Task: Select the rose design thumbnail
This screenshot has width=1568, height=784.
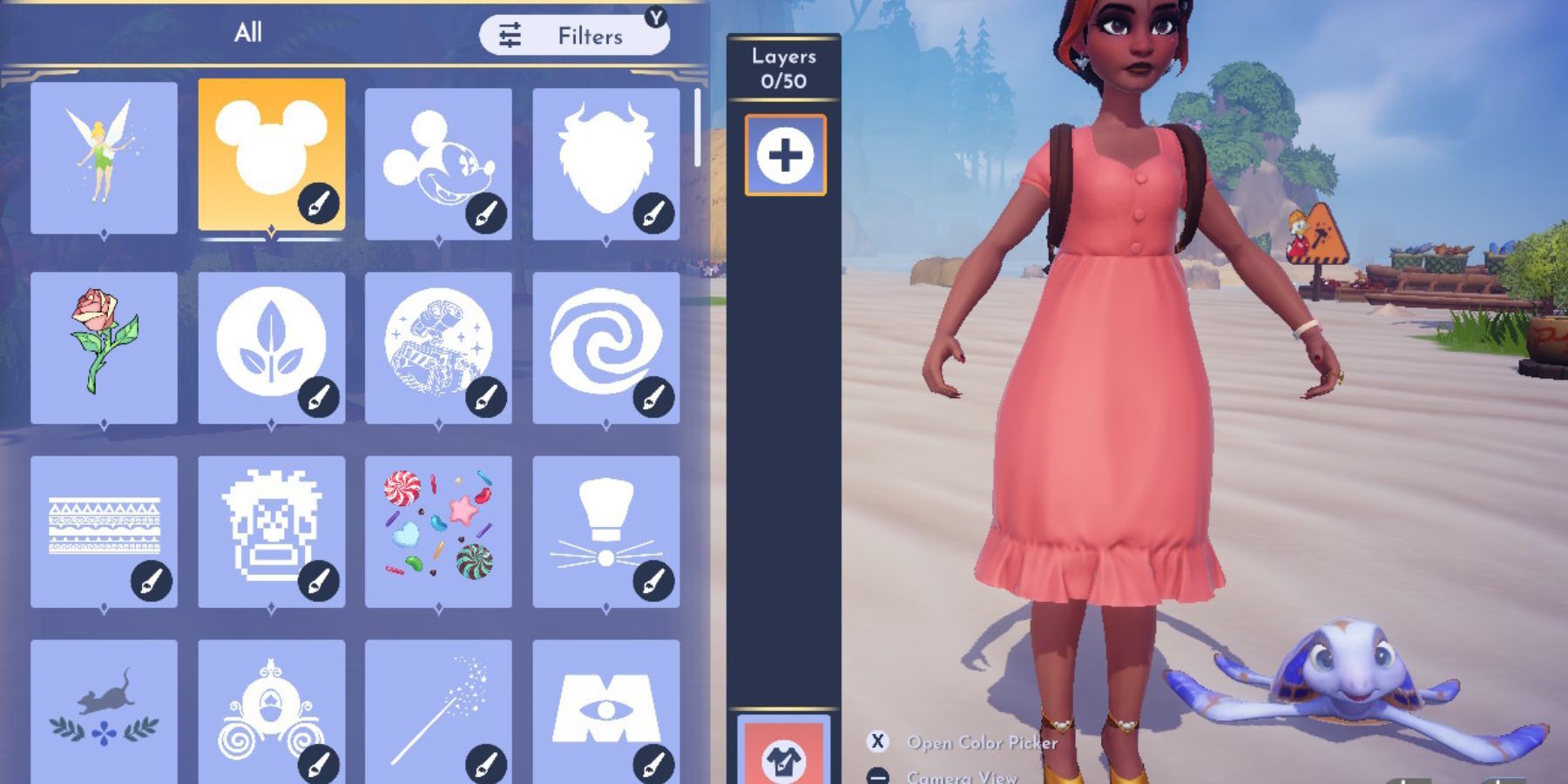Action: tap(106, 348)
